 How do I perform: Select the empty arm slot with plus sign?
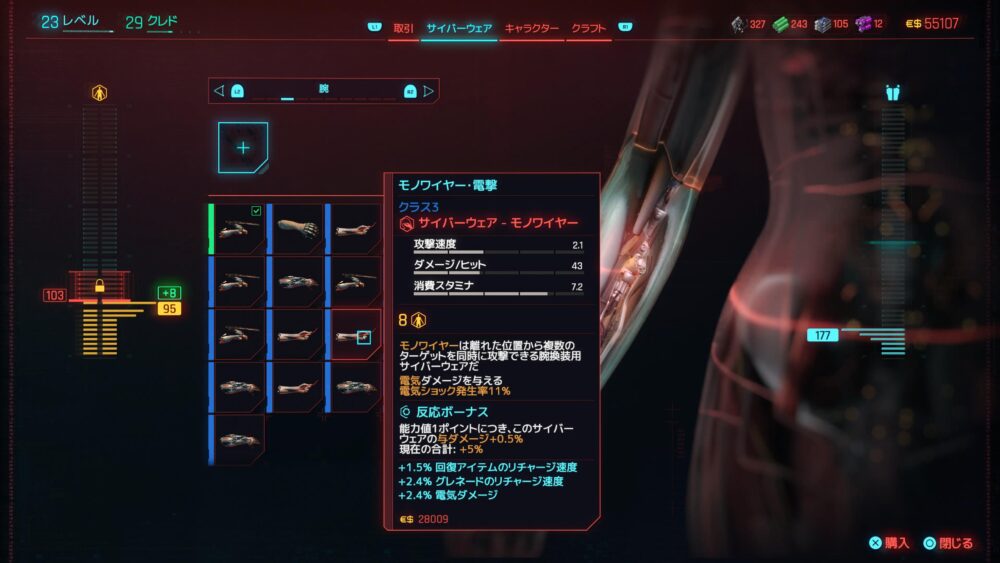tap(243, 147)
